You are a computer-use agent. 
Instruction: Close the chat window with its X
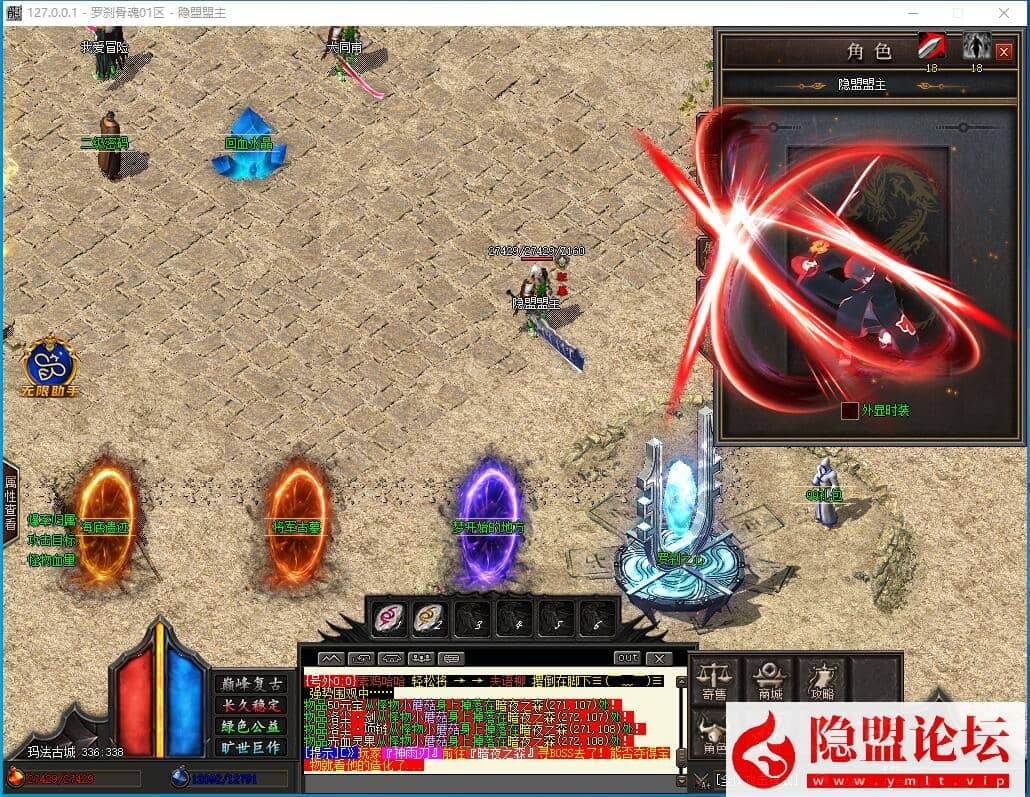pos(658,658)
